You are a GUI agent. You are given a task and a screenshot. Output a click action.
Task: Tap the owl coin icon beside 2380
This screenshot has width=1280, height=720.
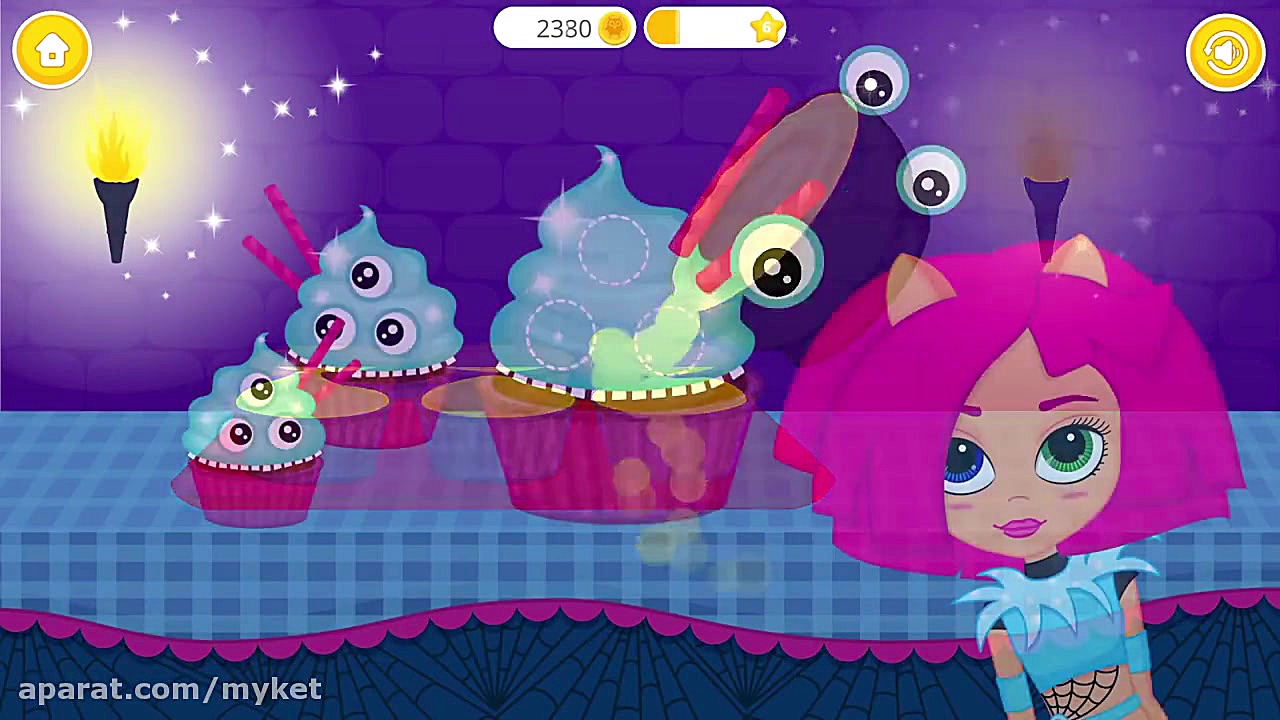click(614, 29)
